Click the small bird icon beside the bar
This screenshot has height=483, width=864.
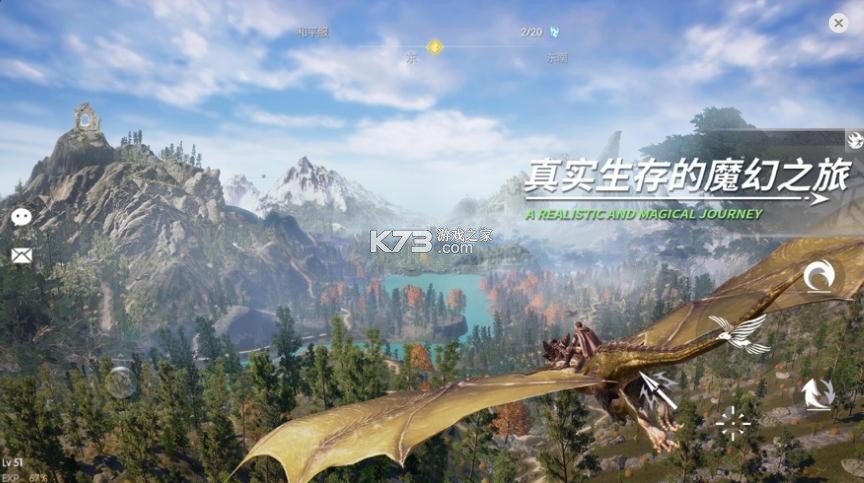(854, 139)
